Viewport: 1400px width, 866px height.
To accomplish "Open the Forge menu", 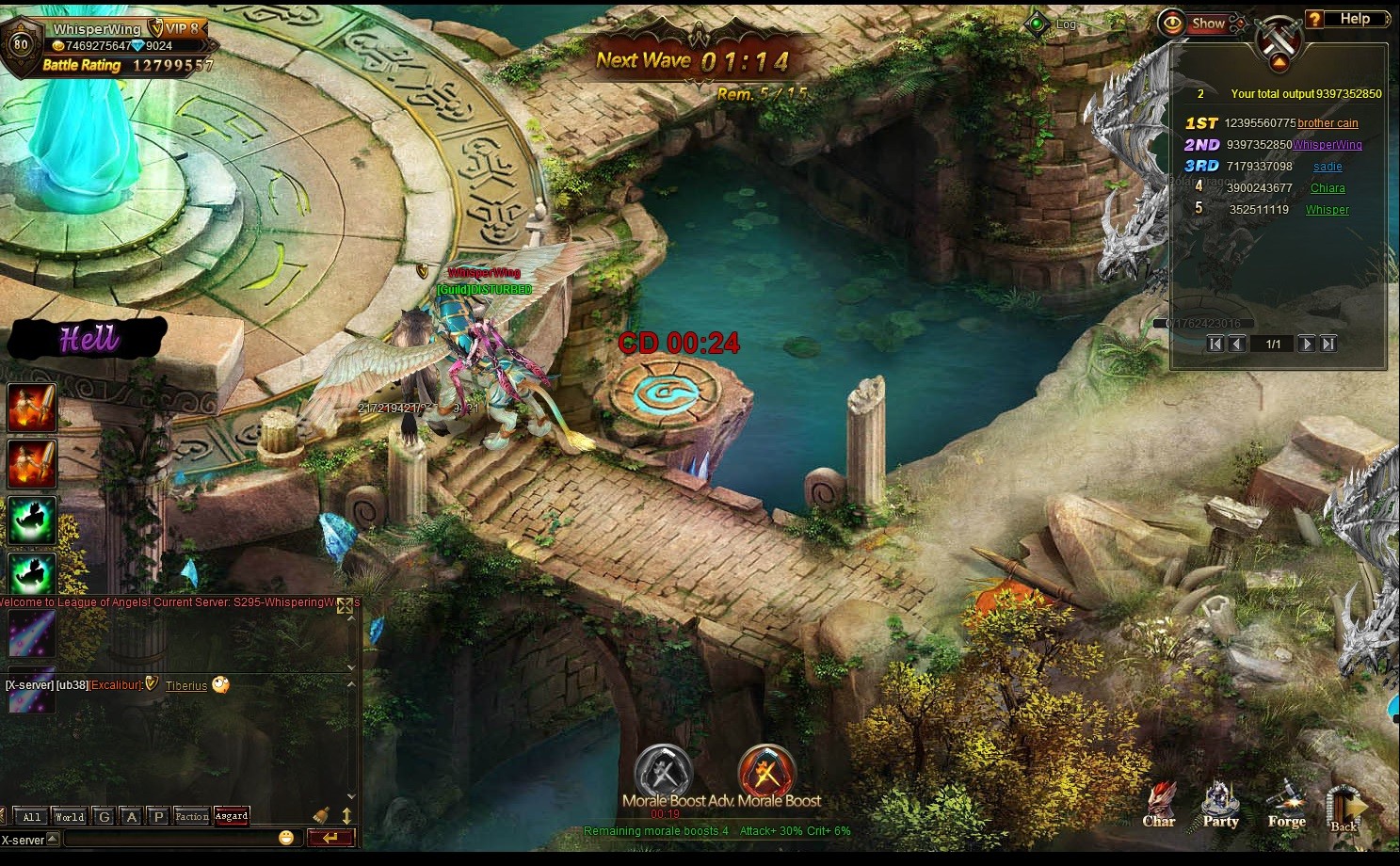I will 1286,804.
